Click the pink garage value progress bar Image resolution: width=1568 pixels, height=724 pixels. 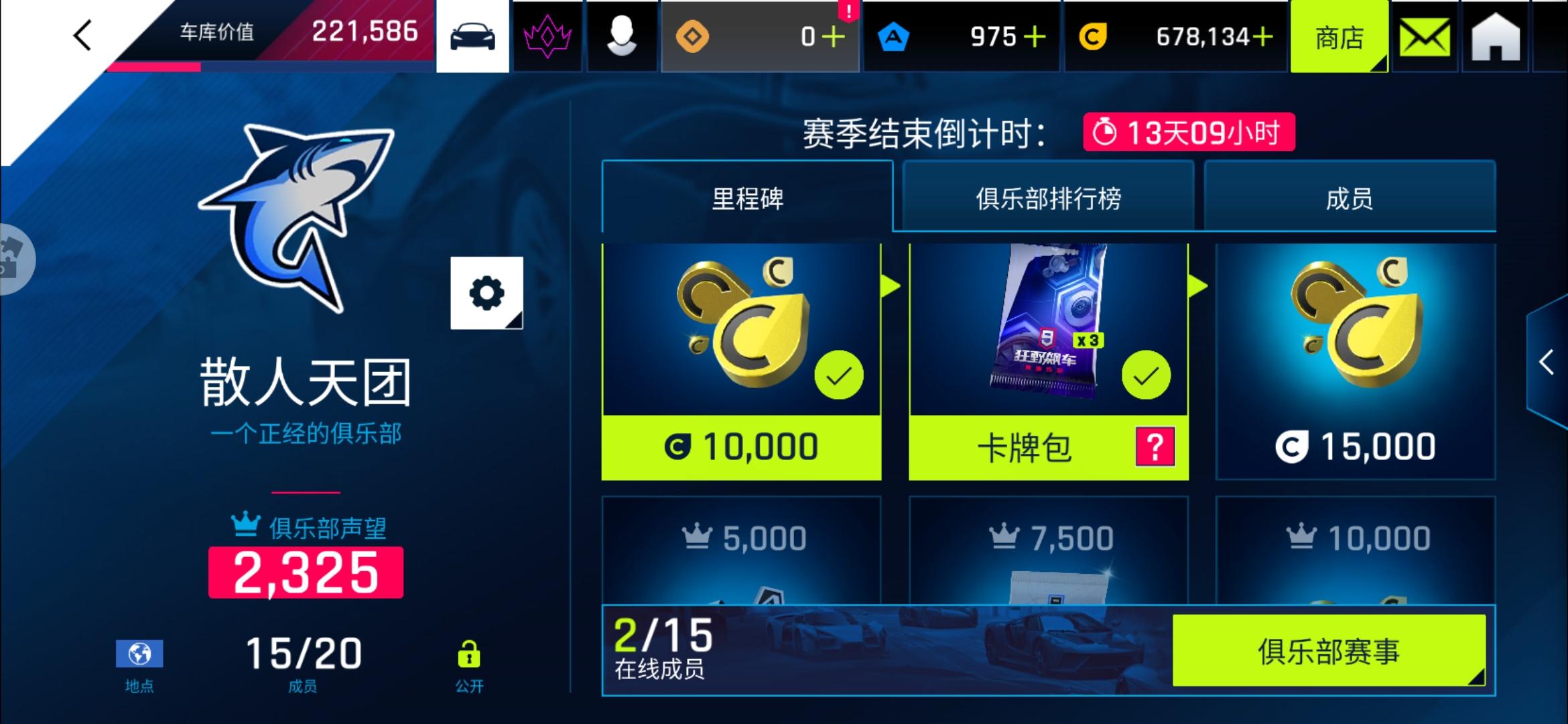[x=154, y=67]
